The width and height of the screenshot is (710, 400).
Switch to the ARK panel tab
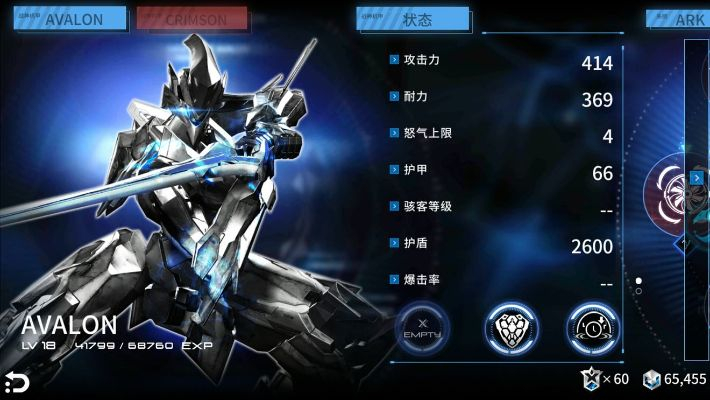pyautogui.click(x=680, y=19)
